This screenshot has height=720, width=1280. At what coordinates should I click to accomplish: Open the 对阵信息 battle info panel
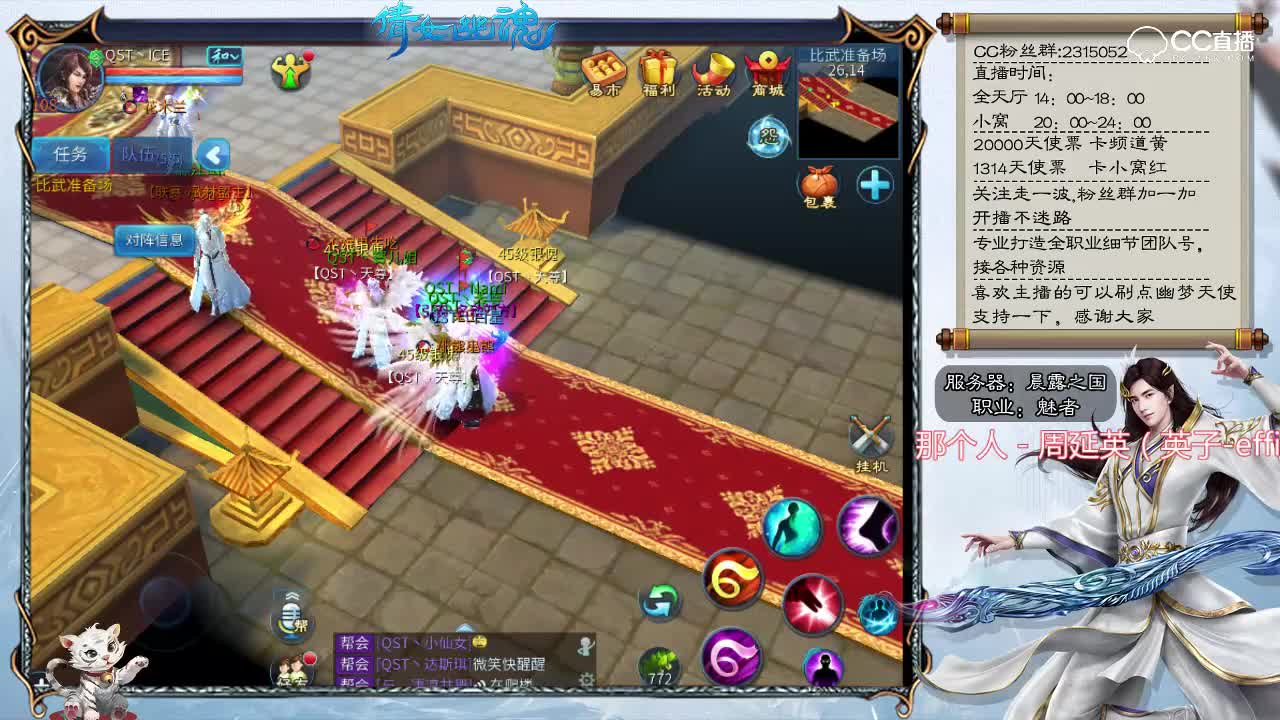point(153,240)
